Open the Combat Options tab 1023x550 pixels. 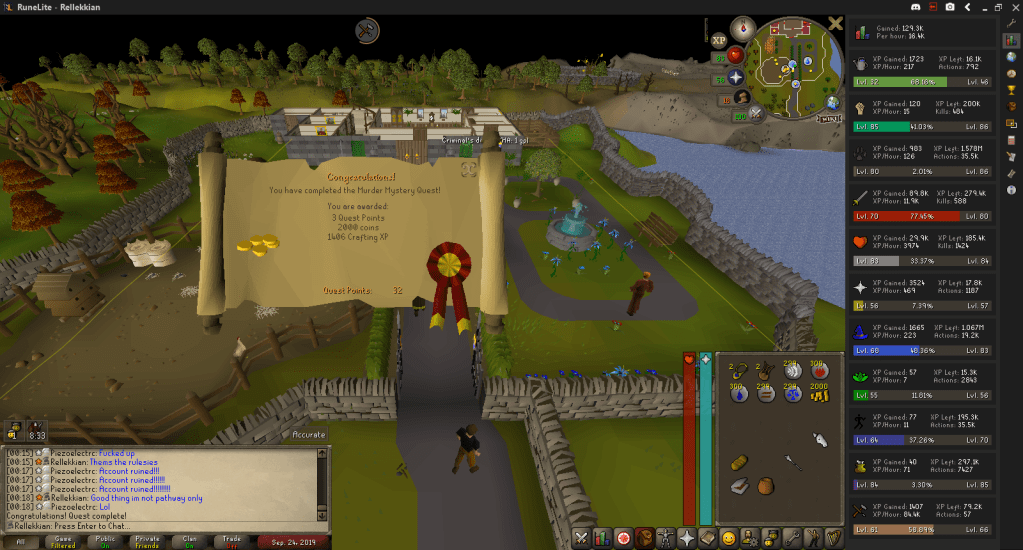coord(582,537)
